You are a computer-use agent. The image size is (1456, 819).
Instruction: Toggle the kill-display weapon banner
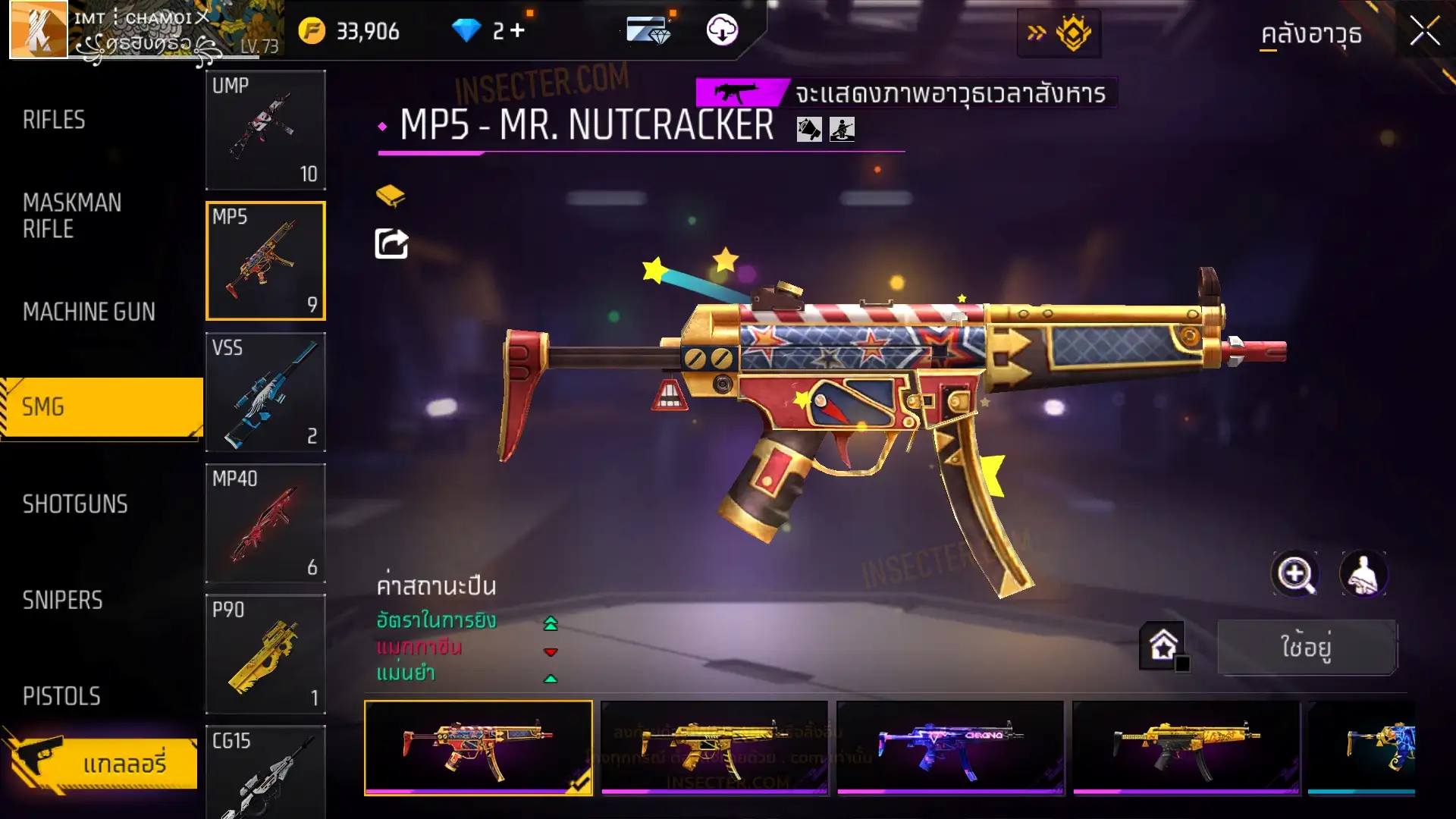coord(742,93)
